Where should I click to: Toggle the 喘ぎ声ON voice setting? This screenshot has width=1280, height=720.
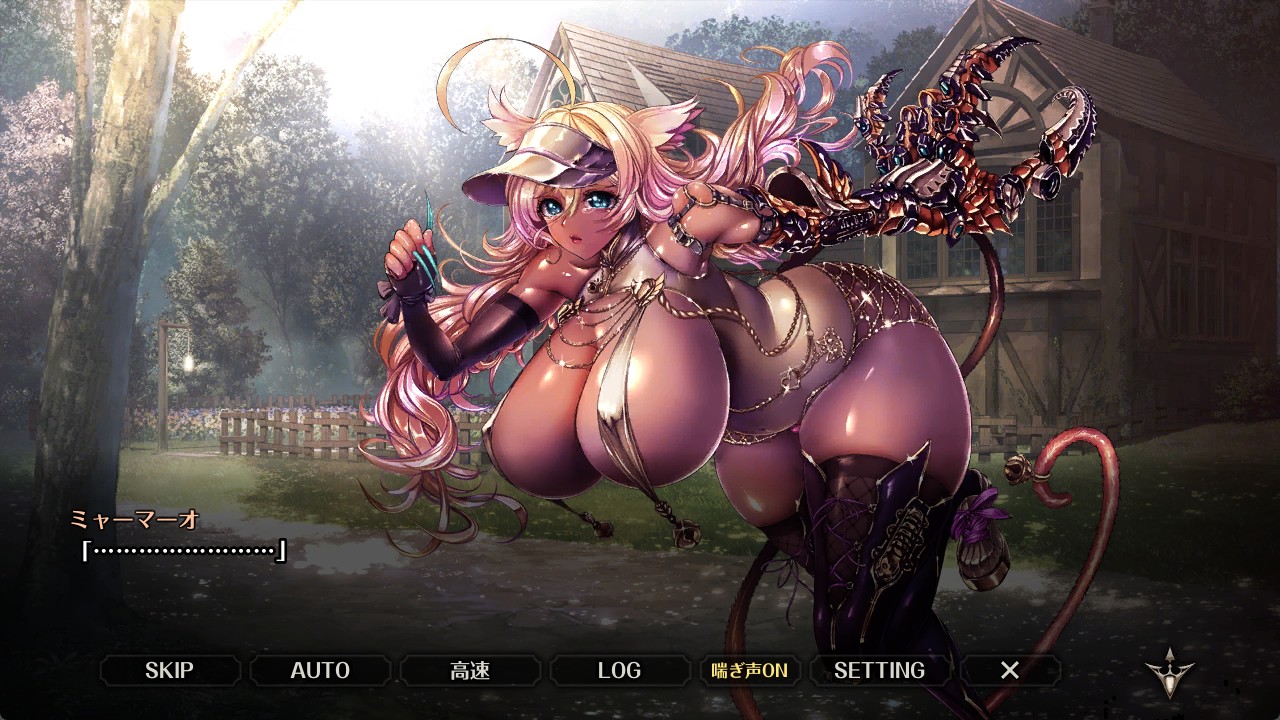(749, 670)
